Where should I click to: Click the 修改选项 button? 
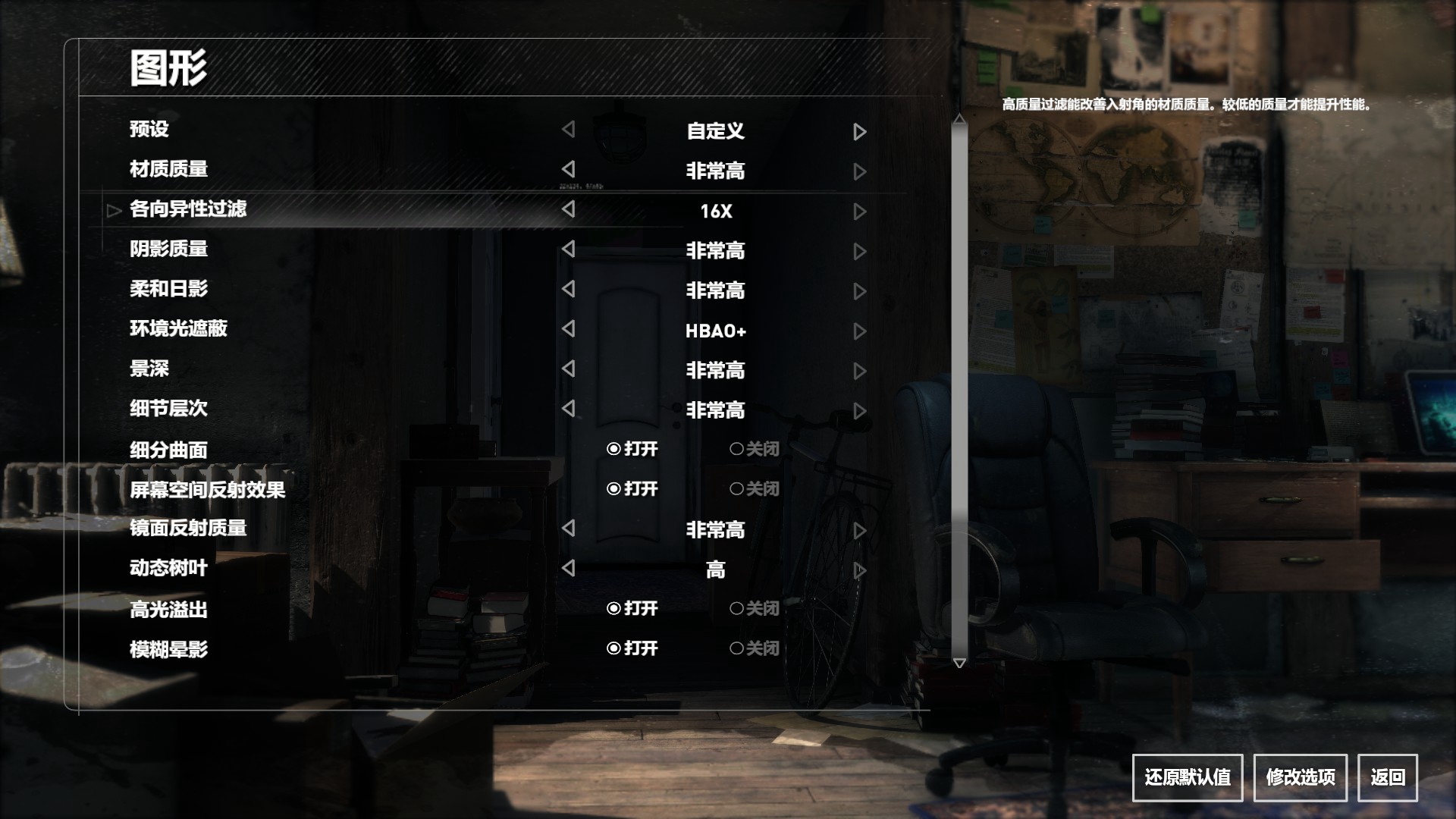1301,777
